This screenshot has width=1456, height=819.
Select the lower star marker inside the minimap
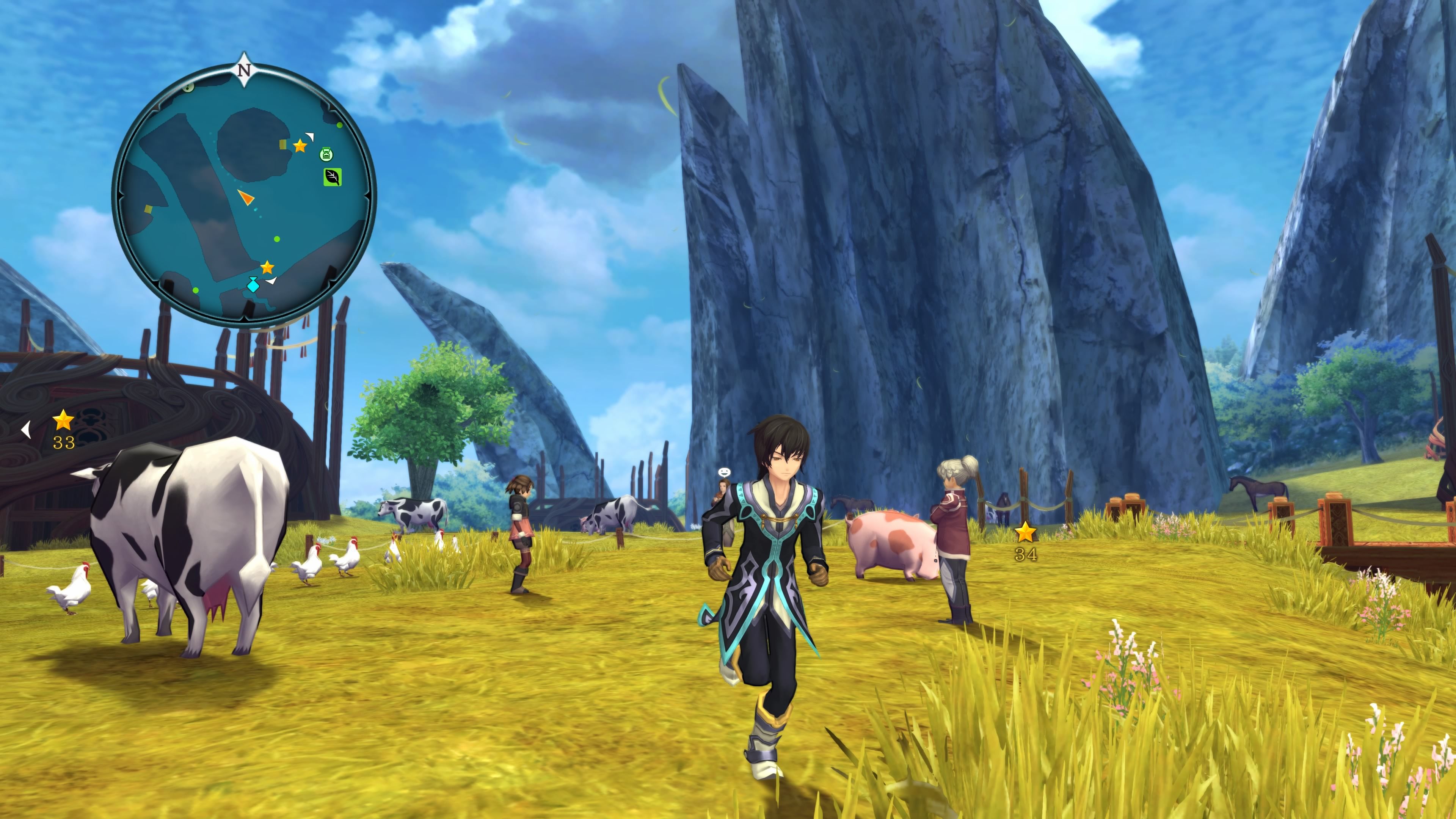tap(267, 268)
